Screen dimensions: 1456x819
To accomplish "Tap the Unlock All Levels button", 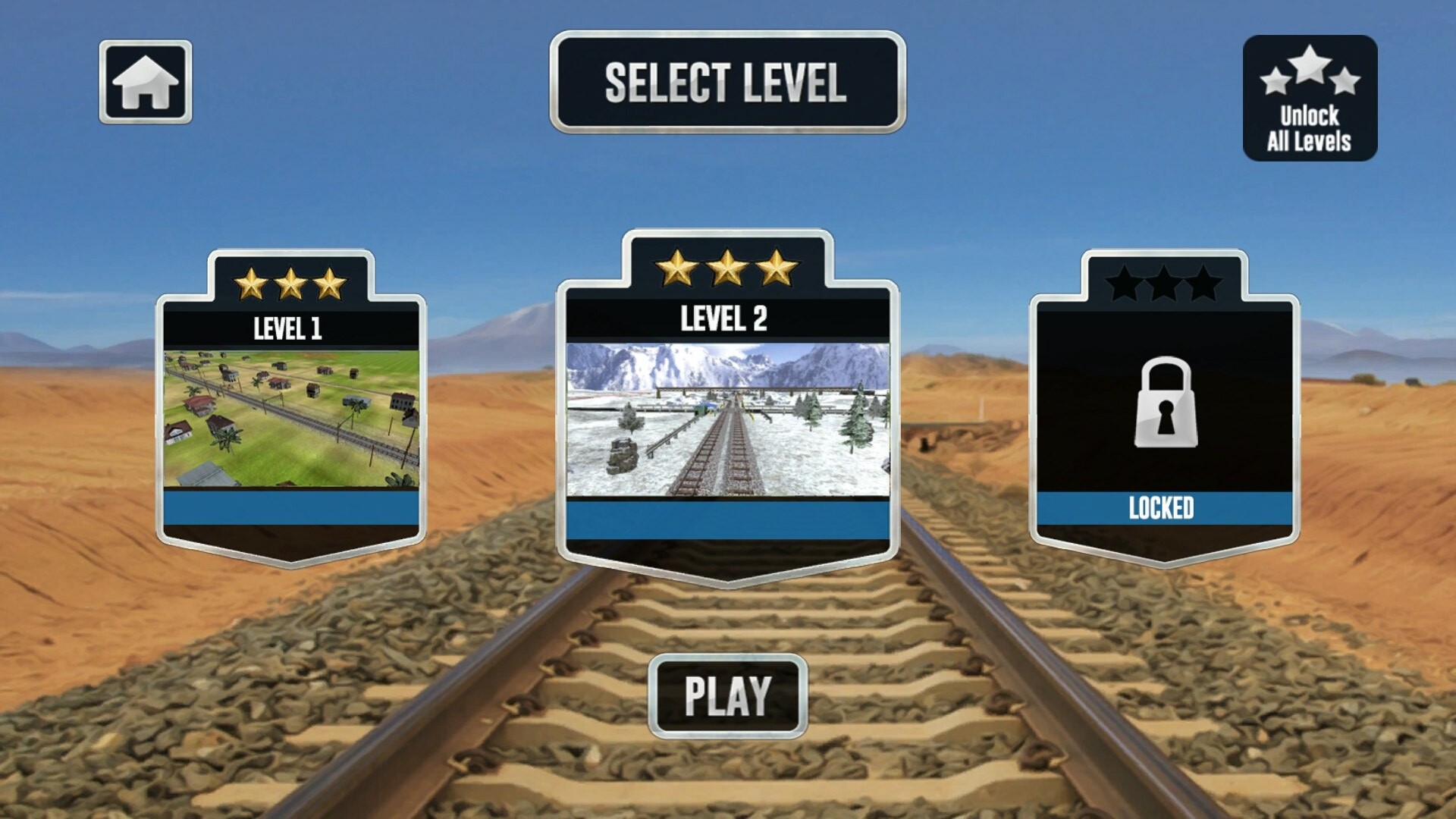I will point(1310,98).
